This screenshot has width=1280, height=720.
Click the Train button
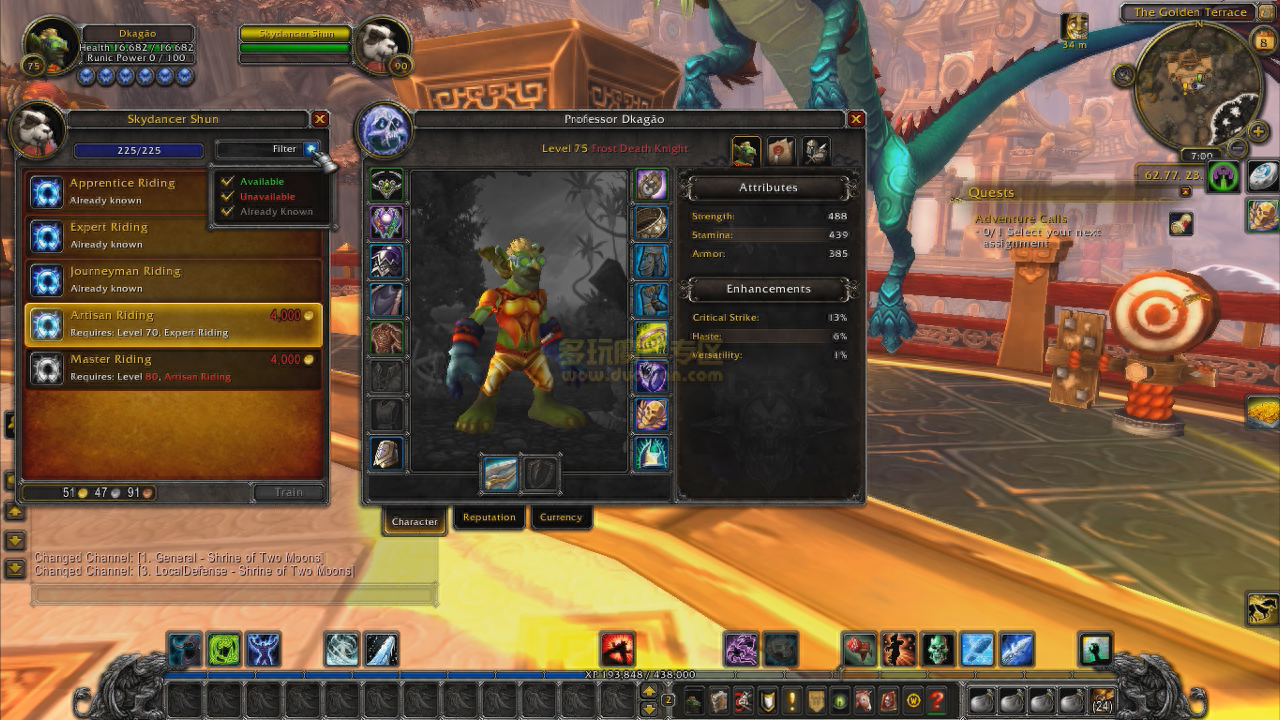(288, 492)
